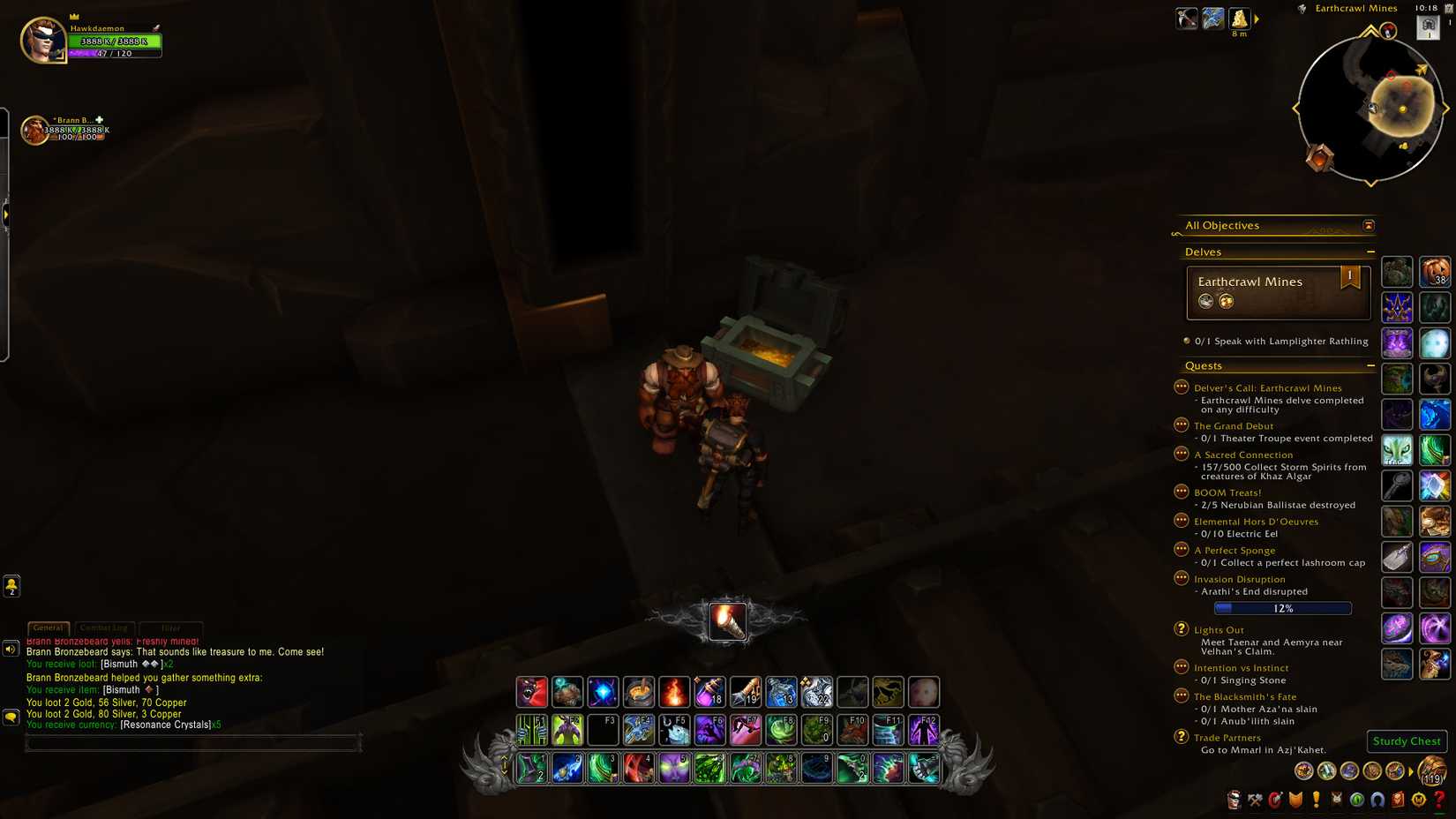Click the red Help question mark icon

(x=1437, y=800)
